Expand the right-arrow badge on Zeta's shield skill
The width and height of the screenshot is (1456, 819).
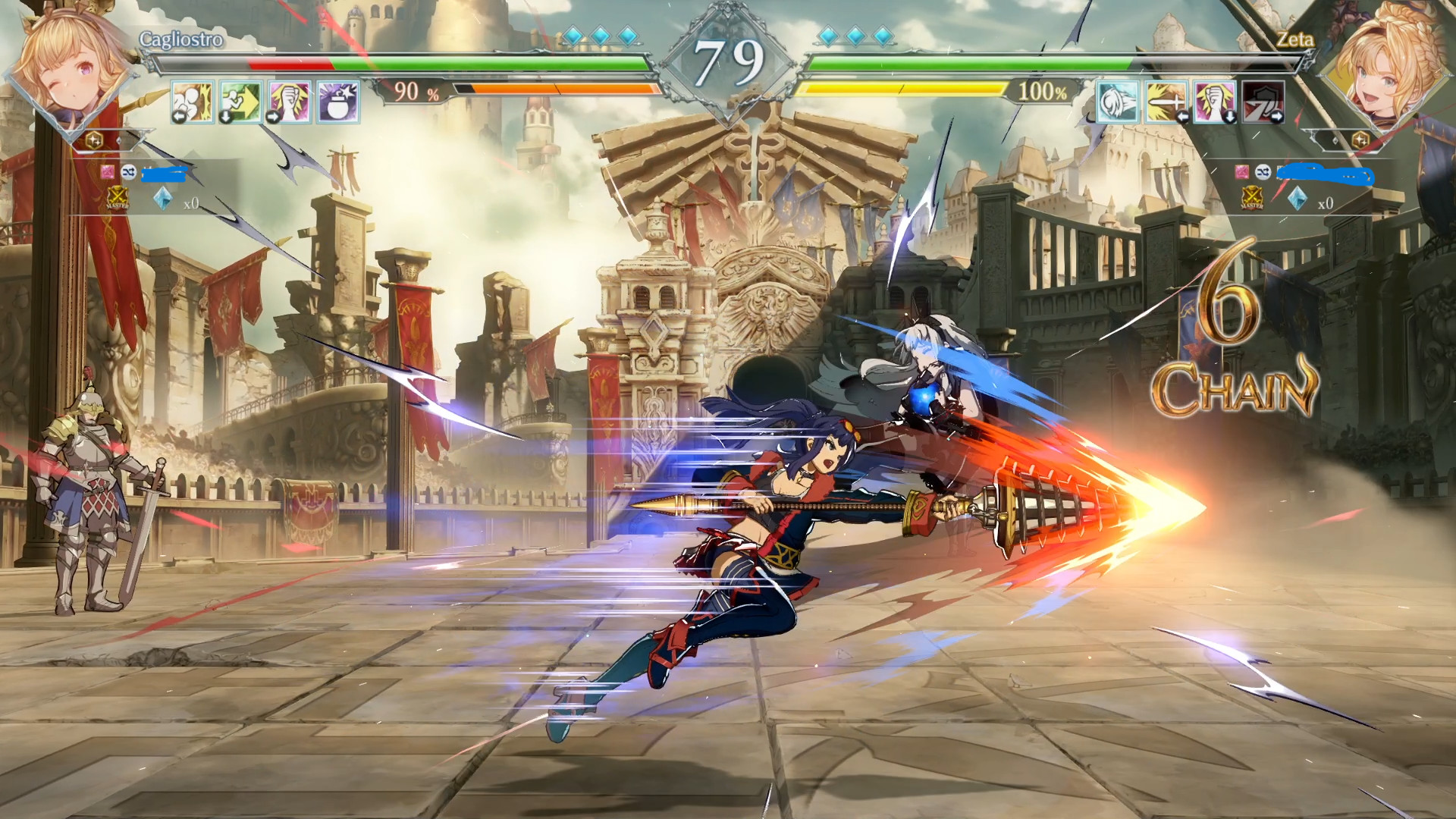pos(1275,116)
